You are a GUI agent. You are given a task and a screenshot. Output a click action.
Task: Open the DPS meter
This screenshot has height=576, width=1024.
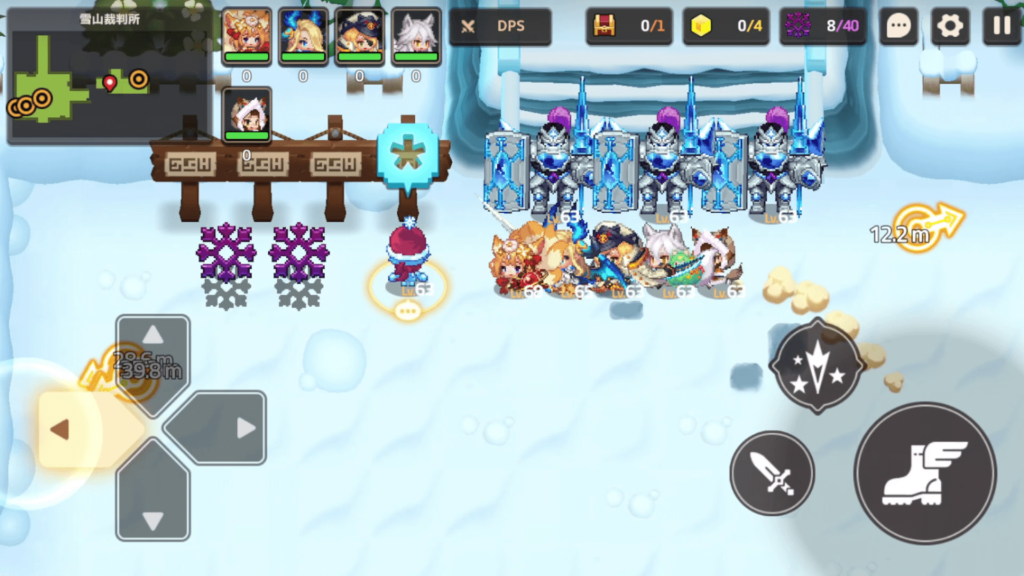coord(500,27)
